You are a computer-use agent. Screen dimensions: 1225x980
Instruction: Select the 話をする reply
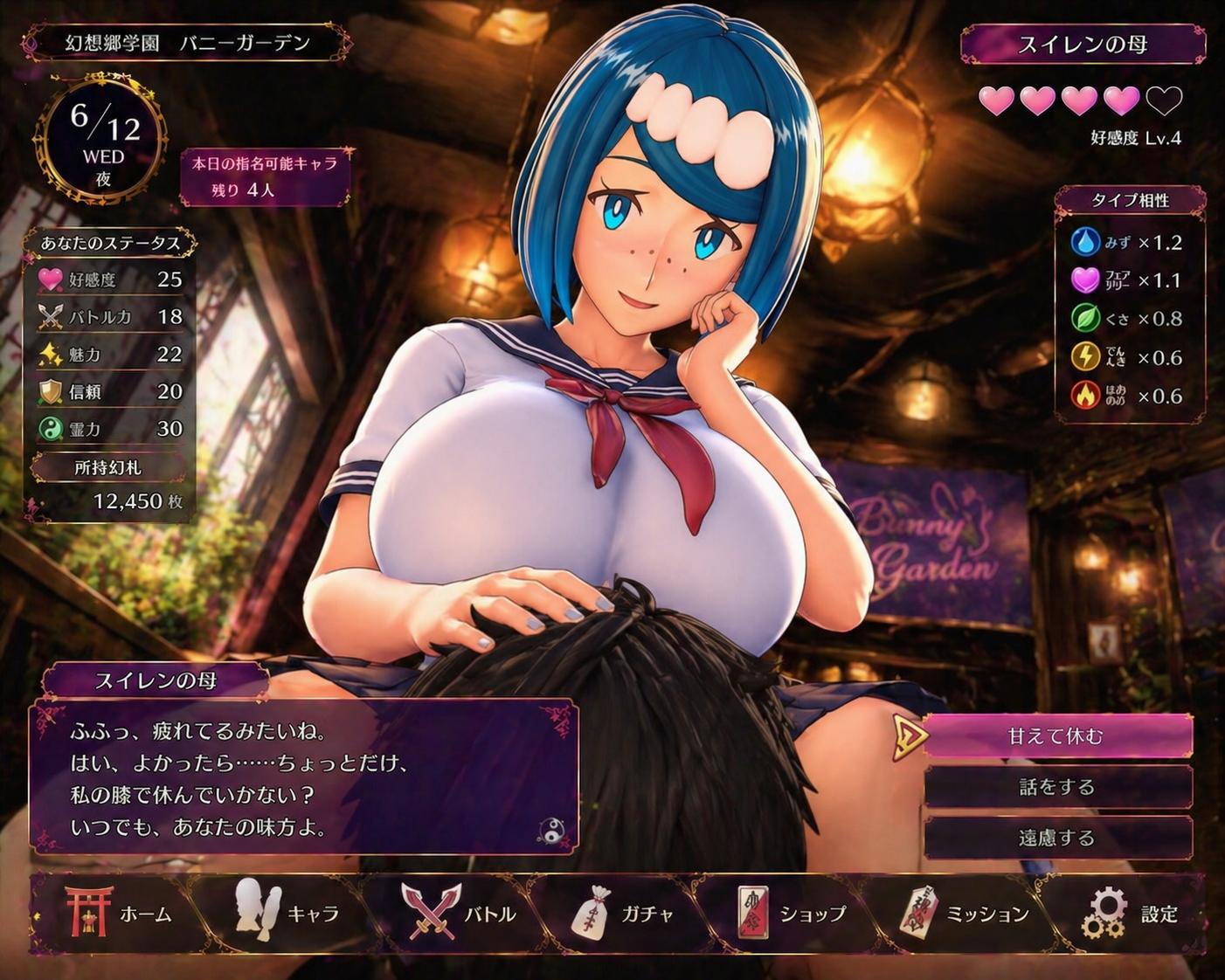pos(1056,787)
